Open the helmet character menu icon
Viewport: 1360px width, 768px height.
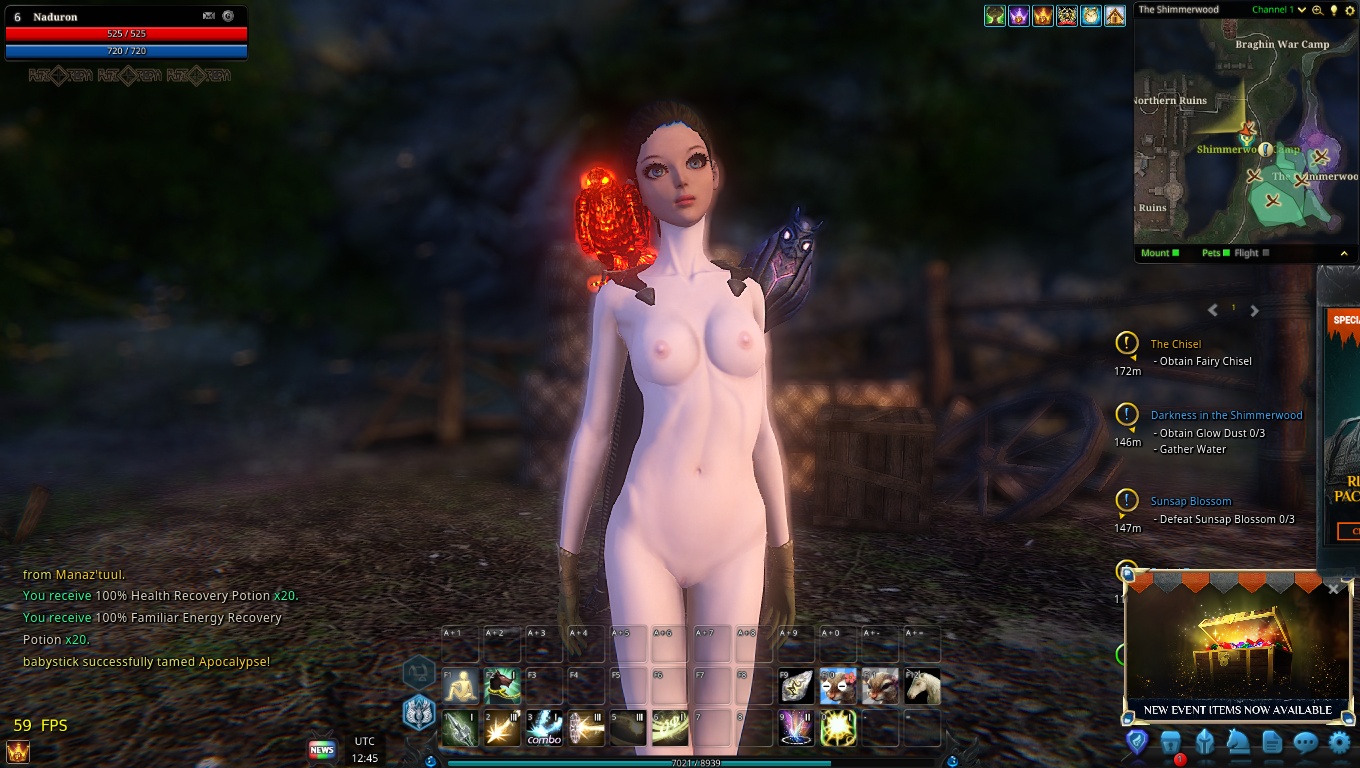tap(1204, 742)
